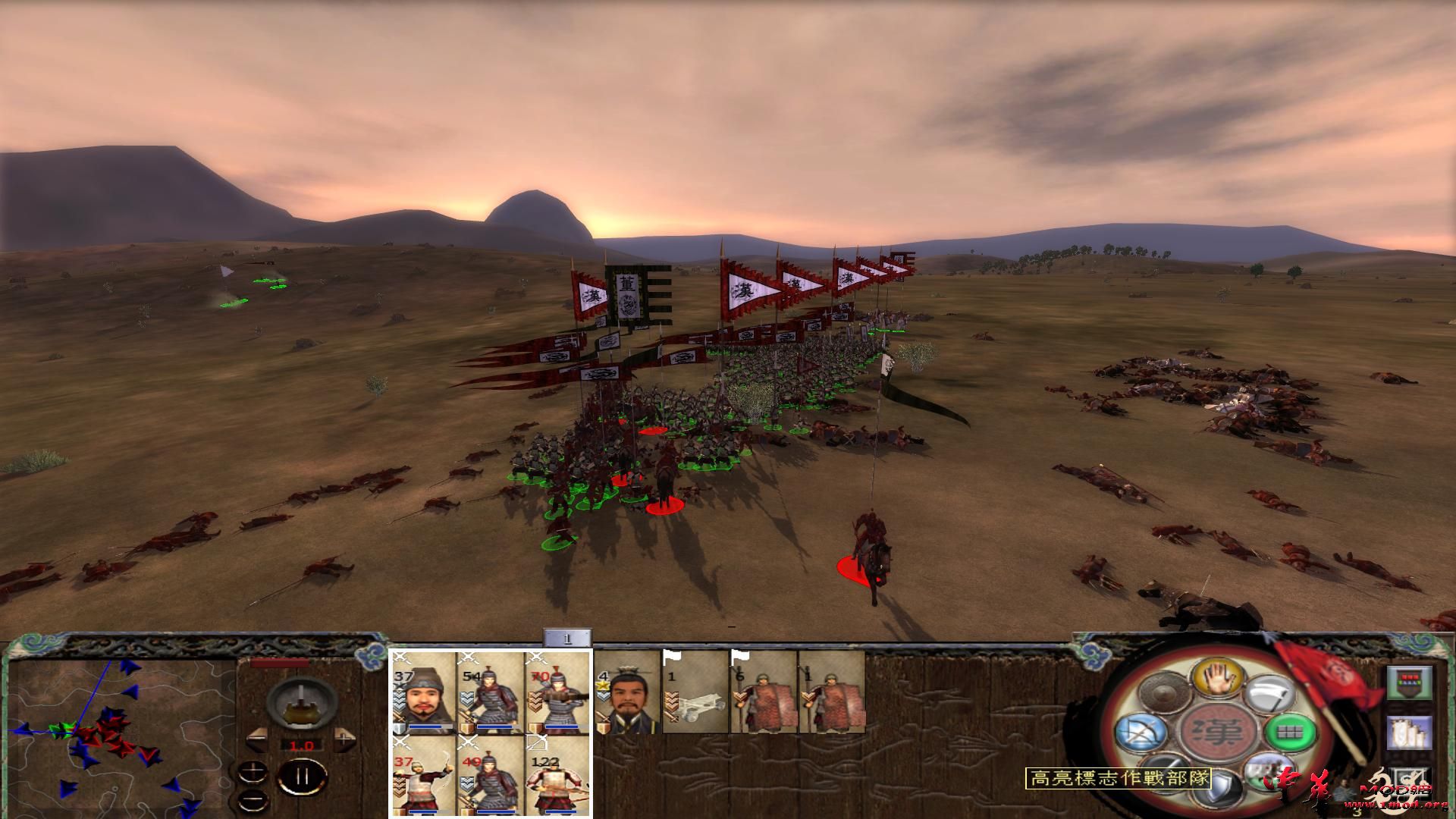Select the unit card with 122 soldiers
Image resolution: width=1456 pixels, height=819 pixels.
click(x=558, y=775)
